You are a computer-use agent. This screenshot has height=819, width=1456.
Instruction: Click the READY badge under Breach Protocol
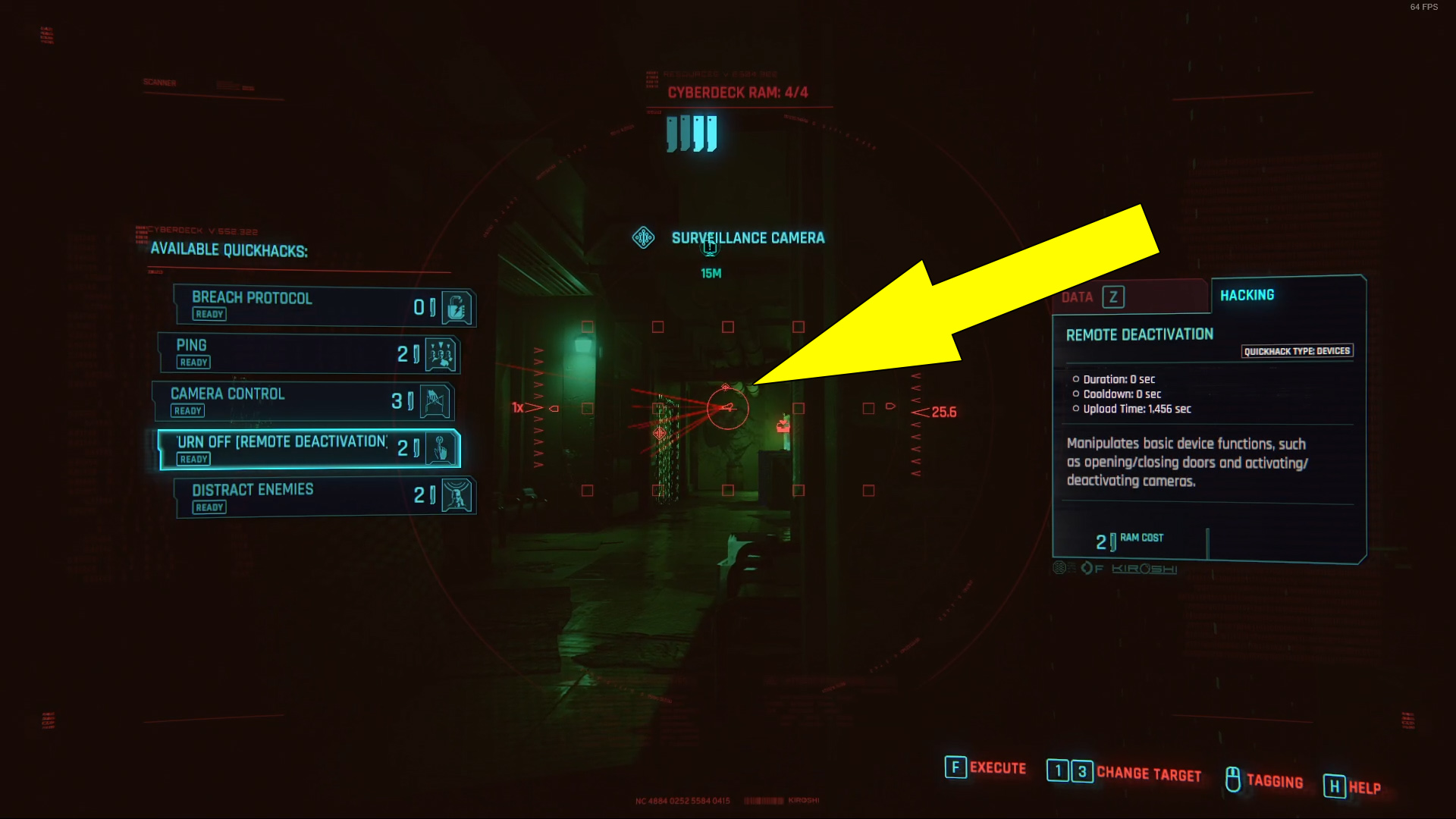(x=209, y=314)
